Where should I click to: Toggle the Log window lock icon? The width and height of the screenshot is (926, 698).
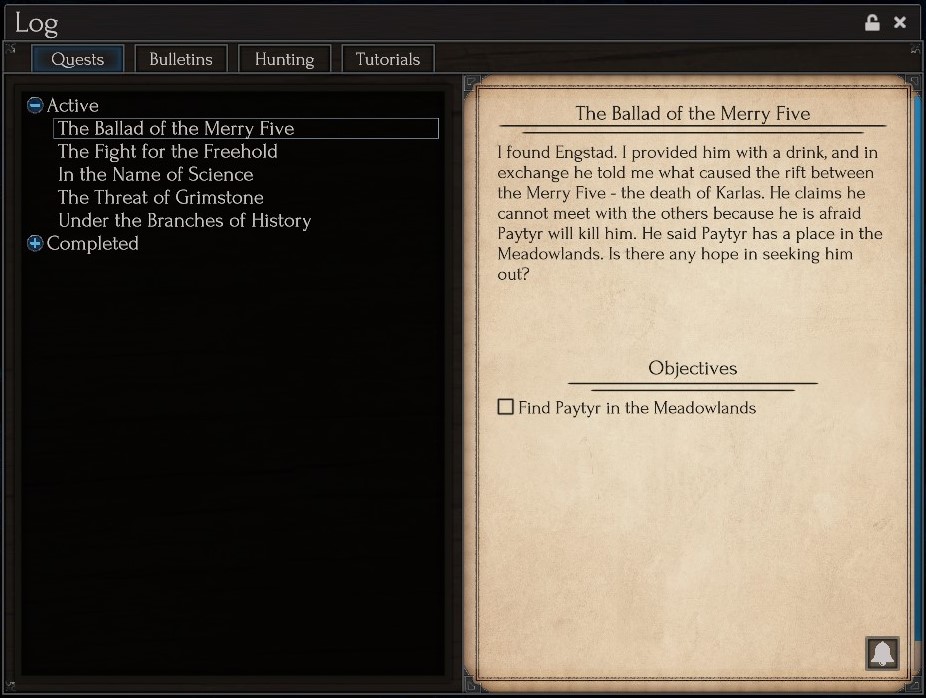click(872, 22)
